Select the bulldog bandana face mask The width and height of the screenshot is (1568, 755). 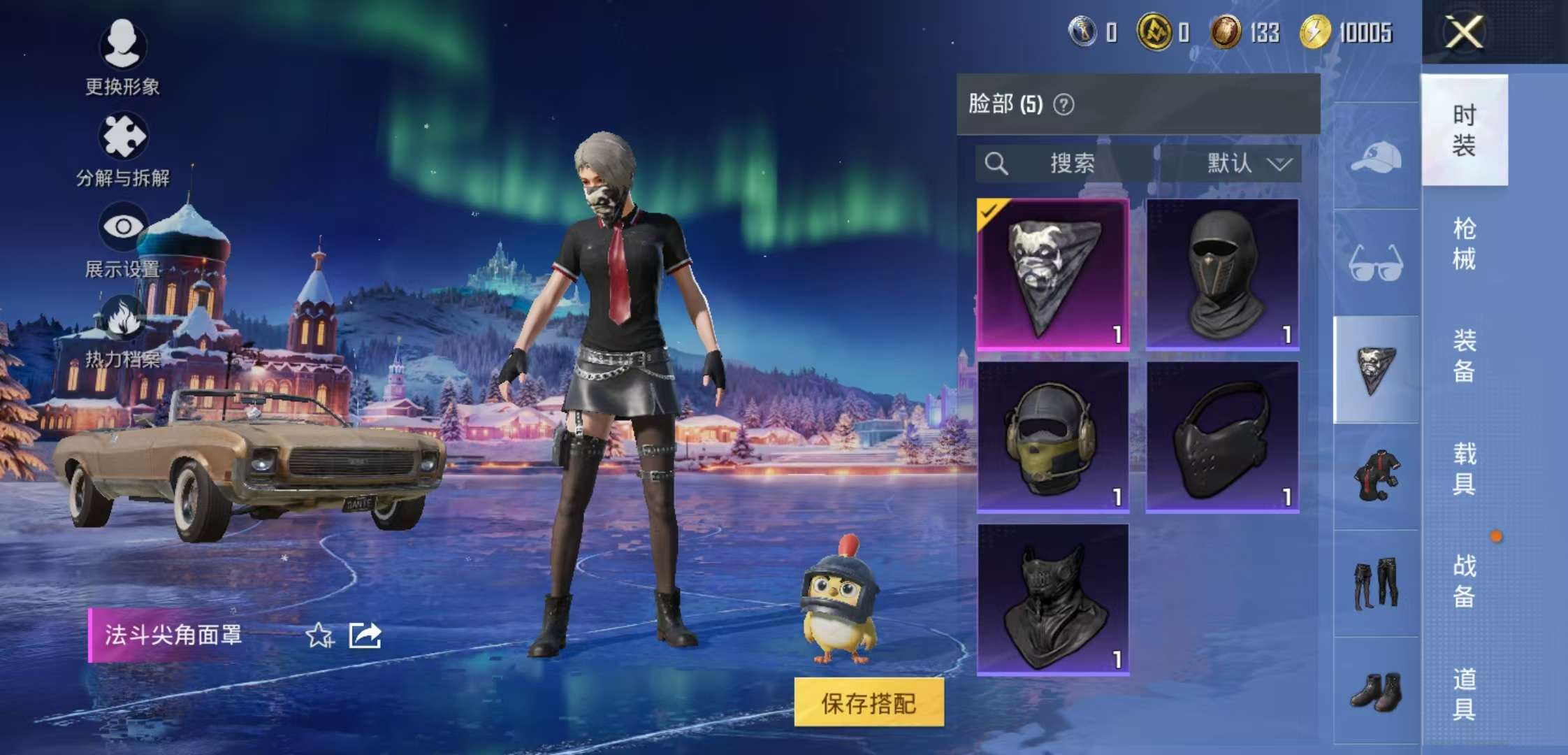[x=1053, y=274]
